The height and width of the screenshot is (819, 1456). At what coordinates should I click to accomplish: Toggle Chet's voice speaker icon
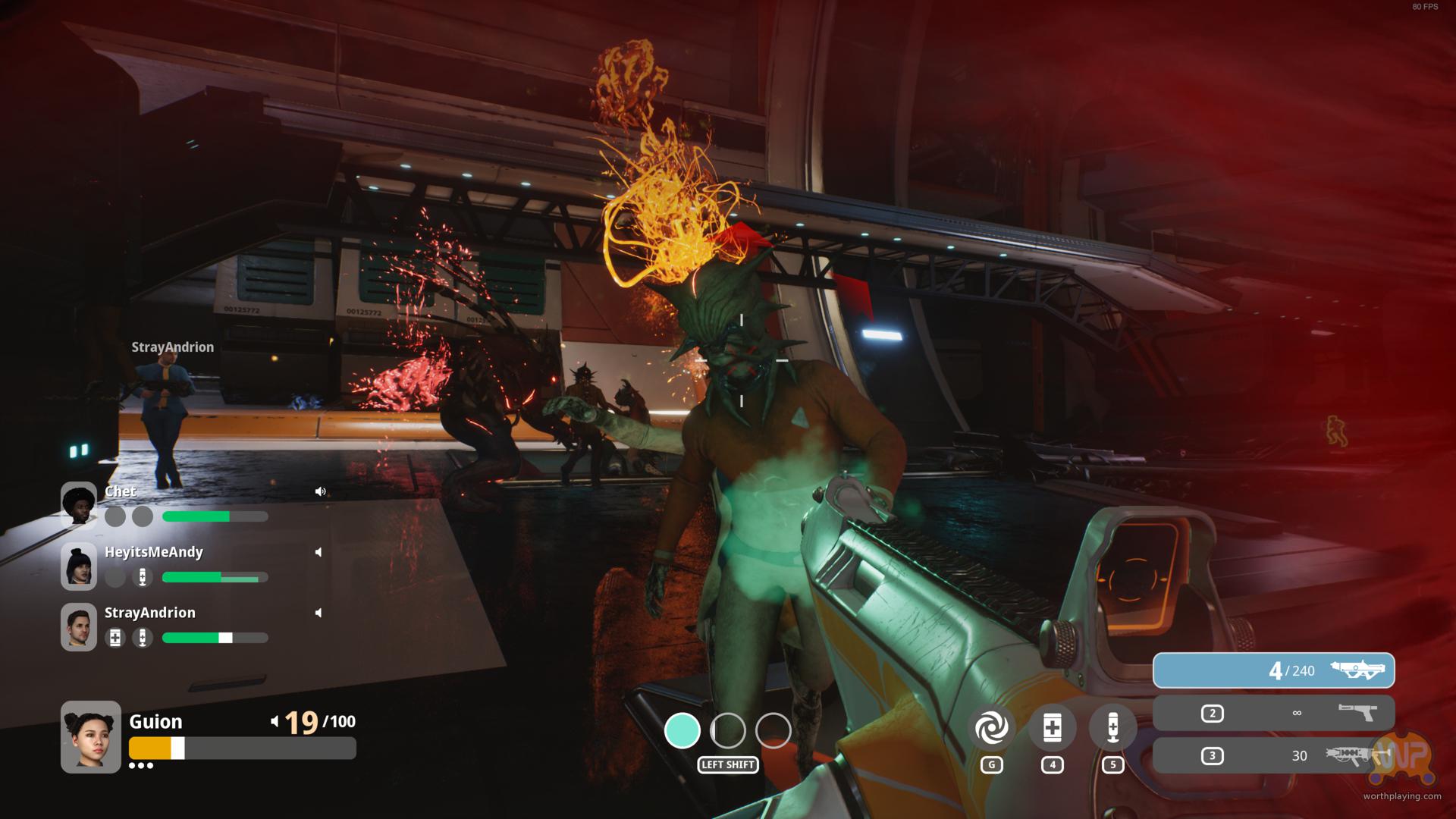[320, 491]
